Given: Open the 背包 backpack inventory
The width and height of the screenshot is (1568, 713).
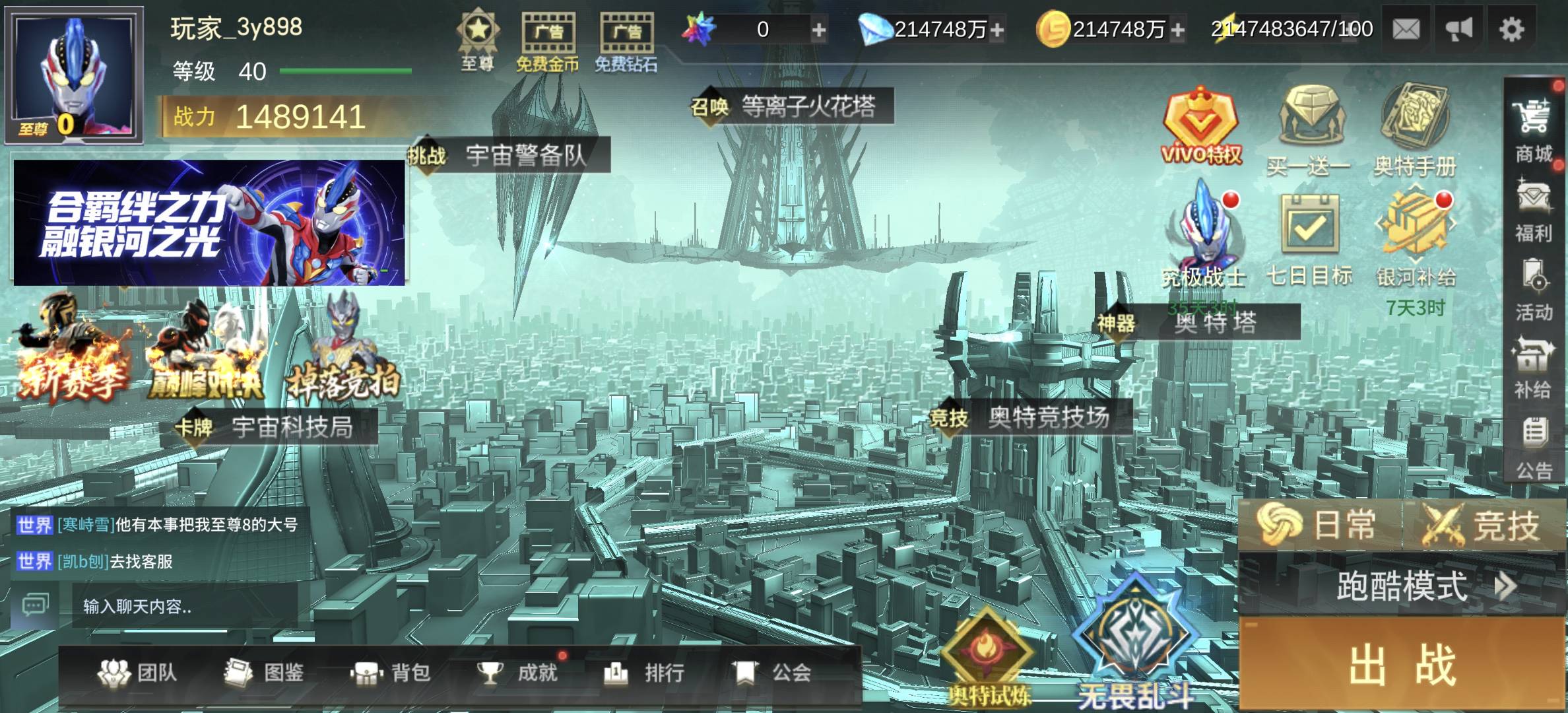Looking at the screenshot, I should click(x=392, y=673).
